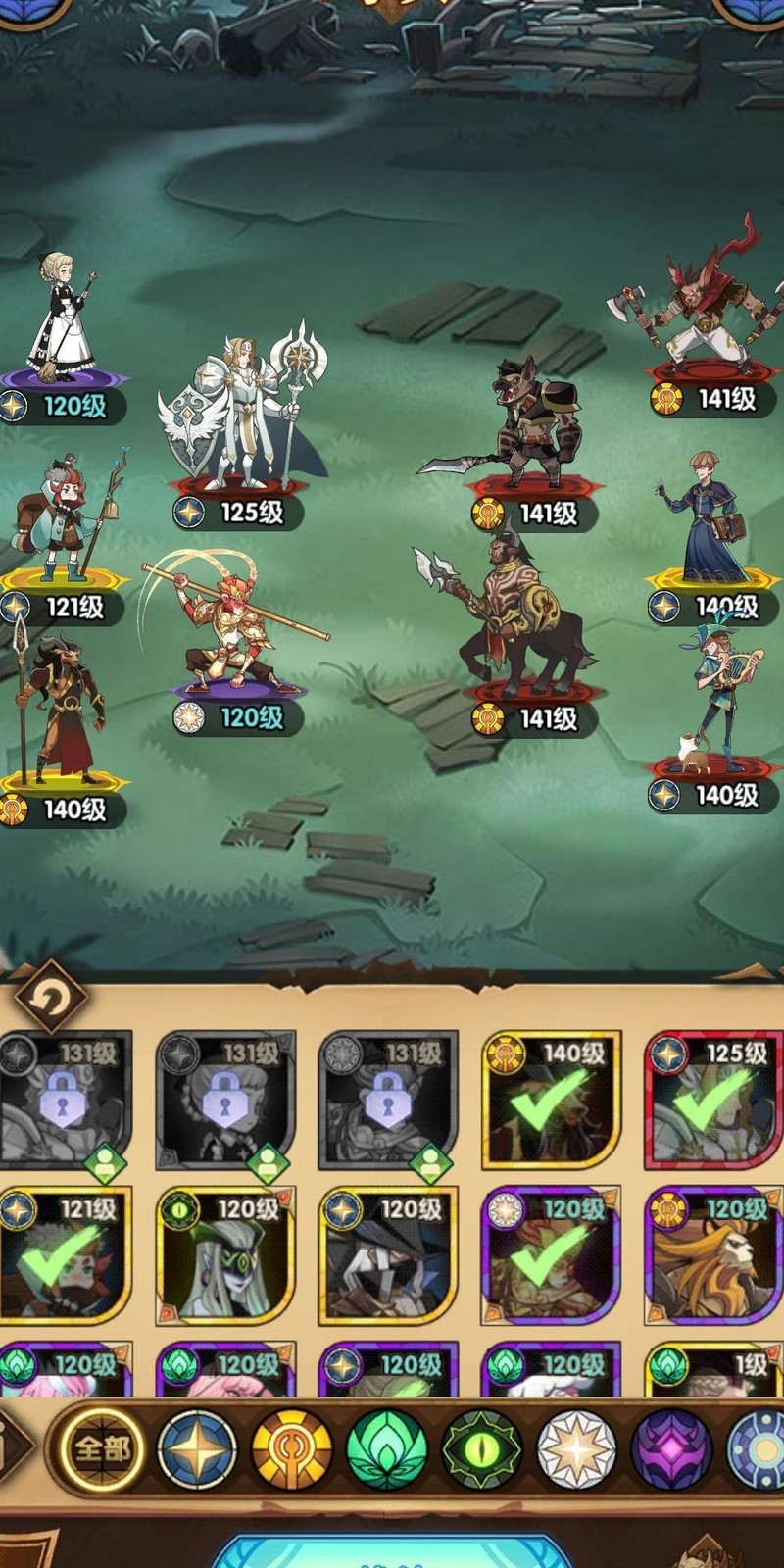Select the 全部 all-factions filter
Image resolution: width=784 pixels, height=1568 pixels.
[x=102, y=1448]
